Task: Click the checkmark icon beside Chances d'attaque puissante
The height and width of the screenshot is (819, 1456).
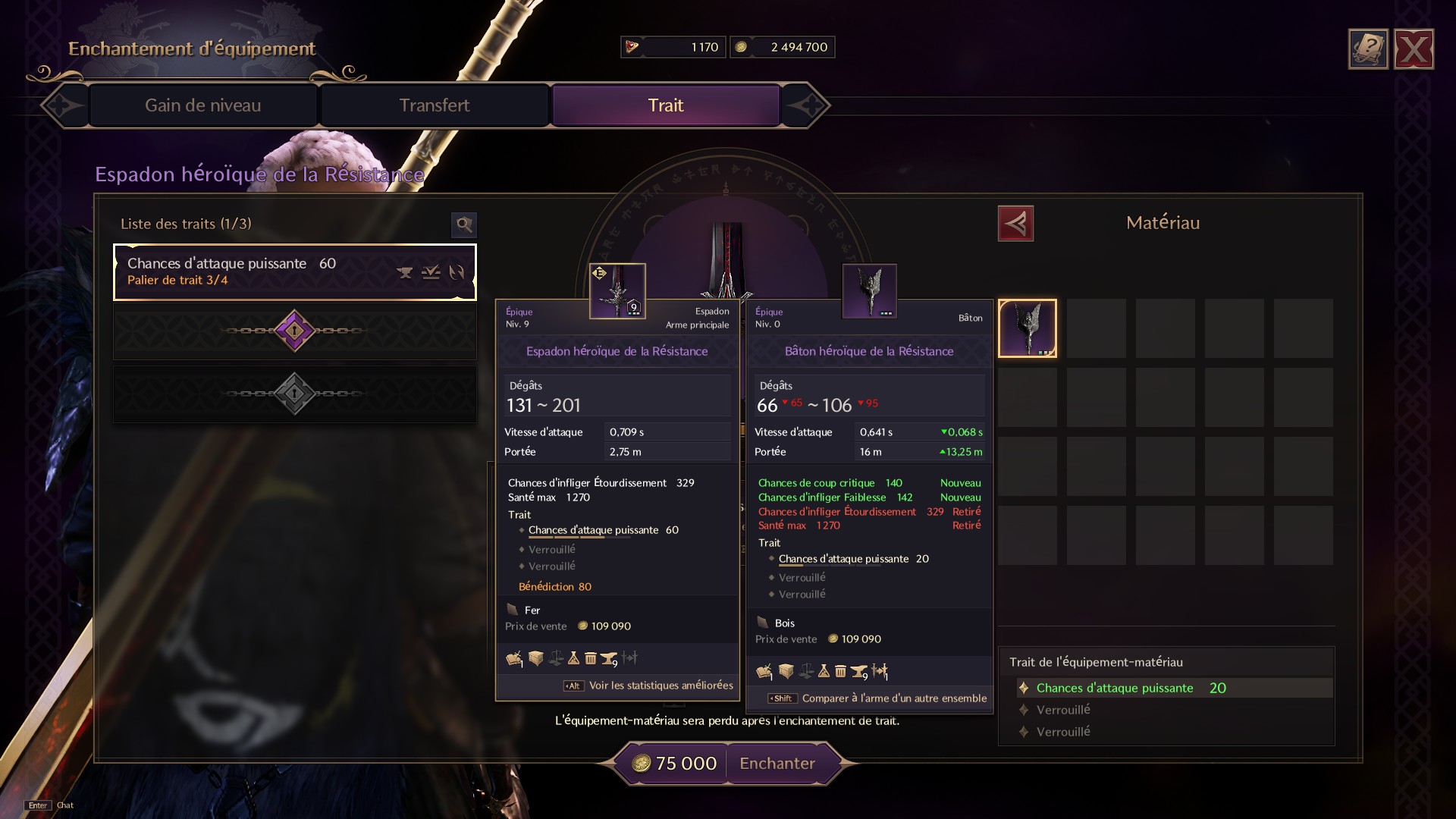Action: (431, 273)
